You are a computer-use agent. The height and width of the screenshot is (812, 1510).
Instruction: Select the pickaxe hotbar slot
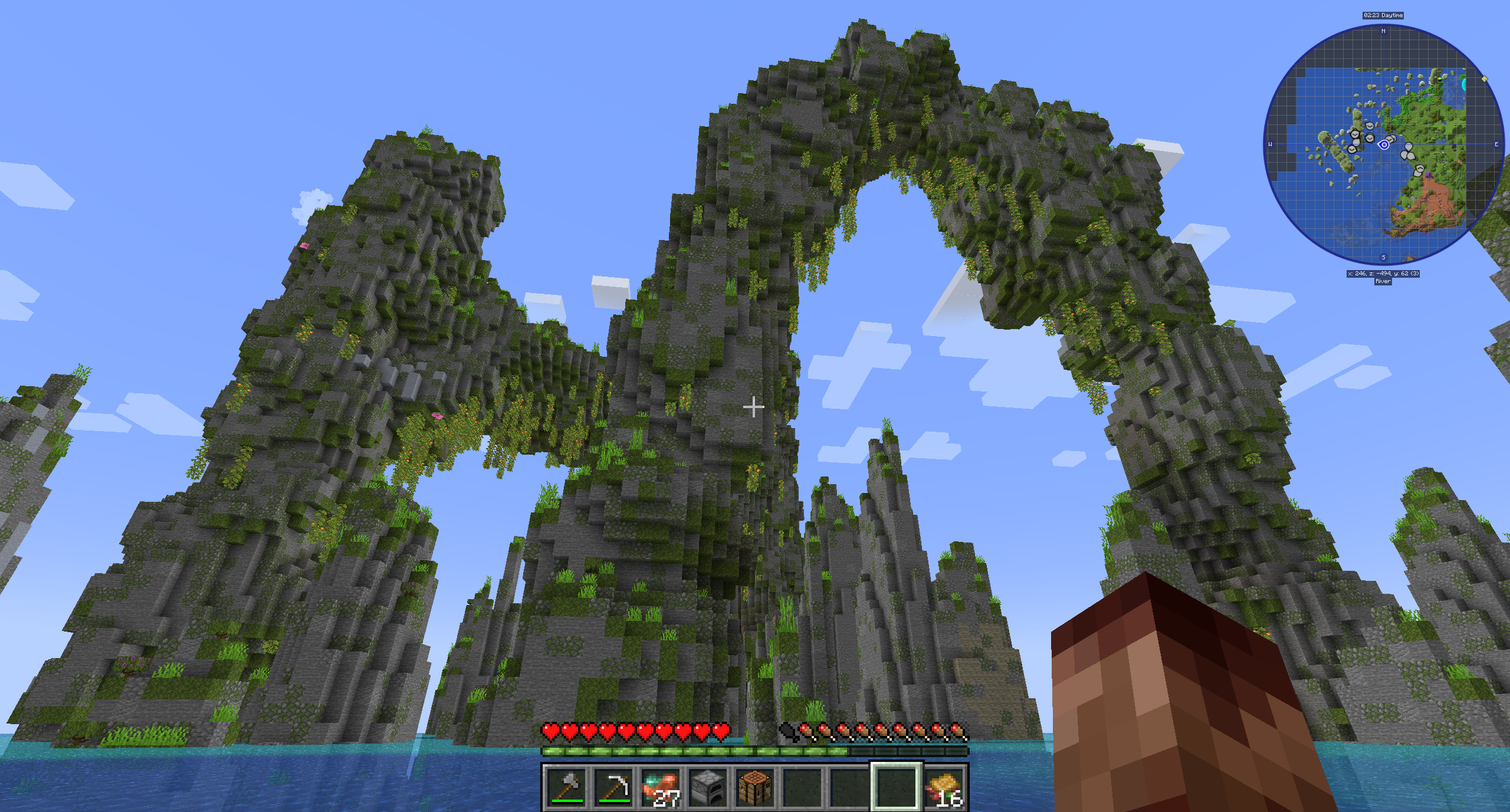coord(613,787)
